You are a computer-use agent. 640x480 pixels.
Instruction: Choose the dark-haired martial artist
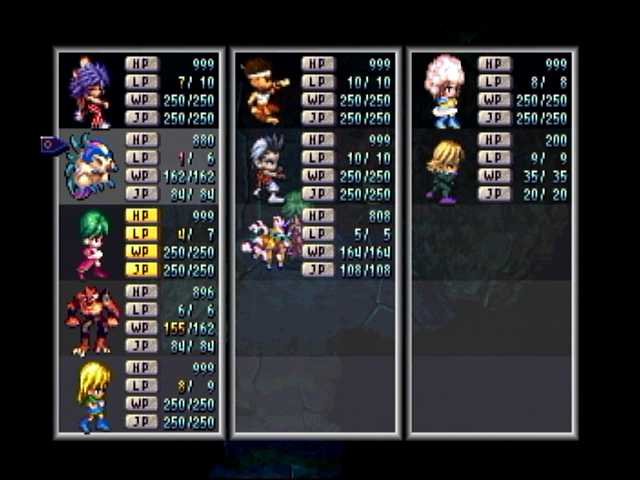(265, 90)
